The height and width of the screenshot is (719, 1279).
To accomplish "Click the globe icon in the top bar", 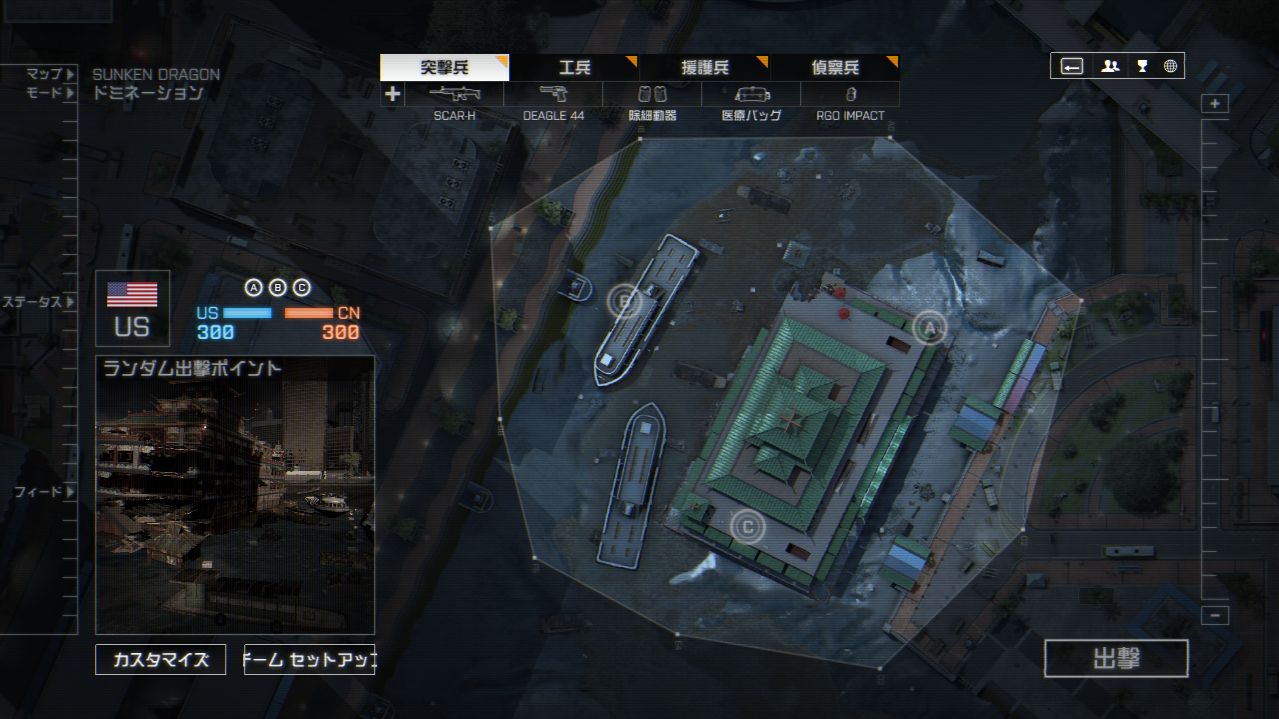I will [1170, 66].
